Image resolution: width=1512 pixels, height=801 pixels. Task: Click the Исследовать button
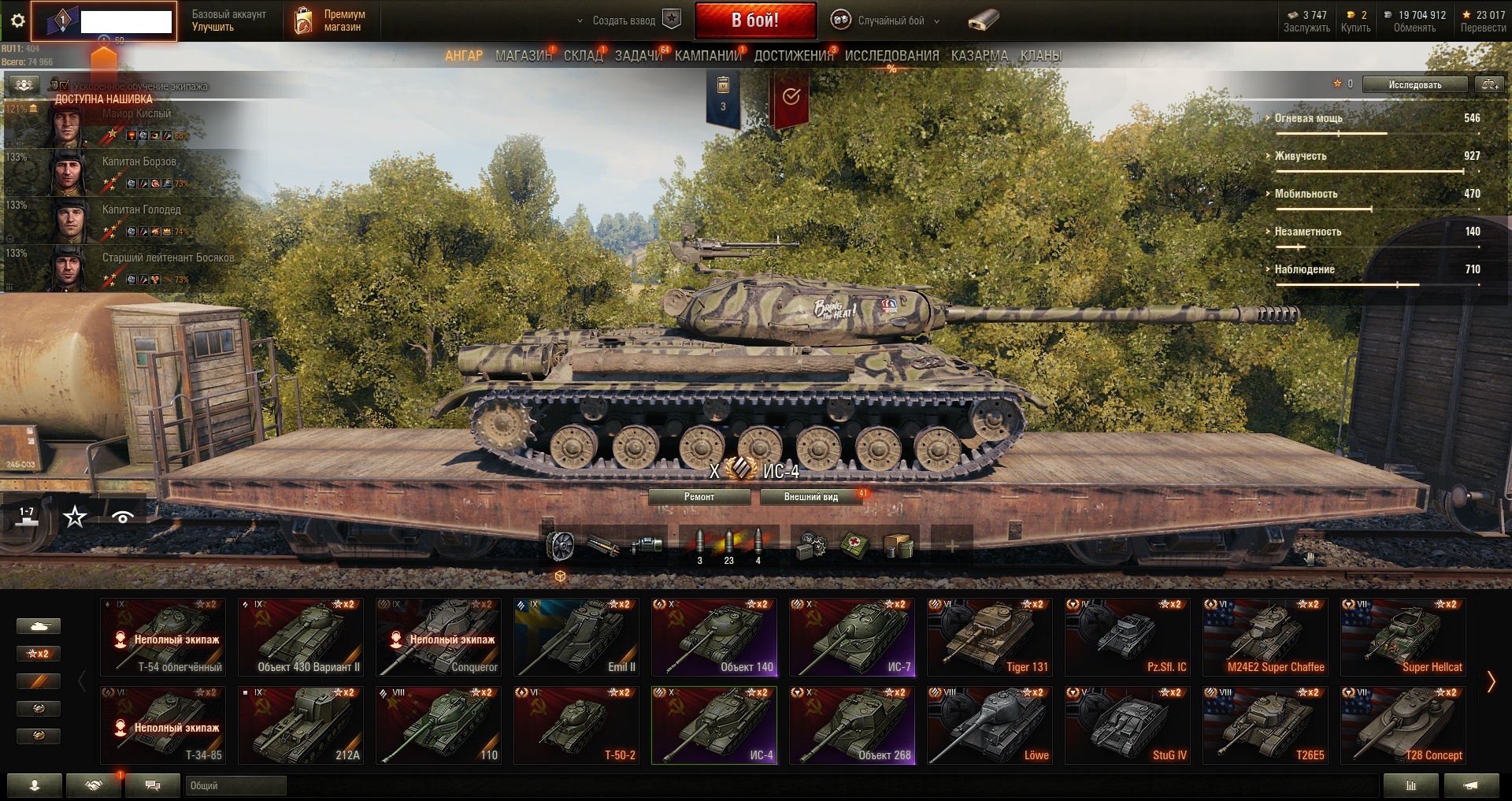click(1414, 84)
